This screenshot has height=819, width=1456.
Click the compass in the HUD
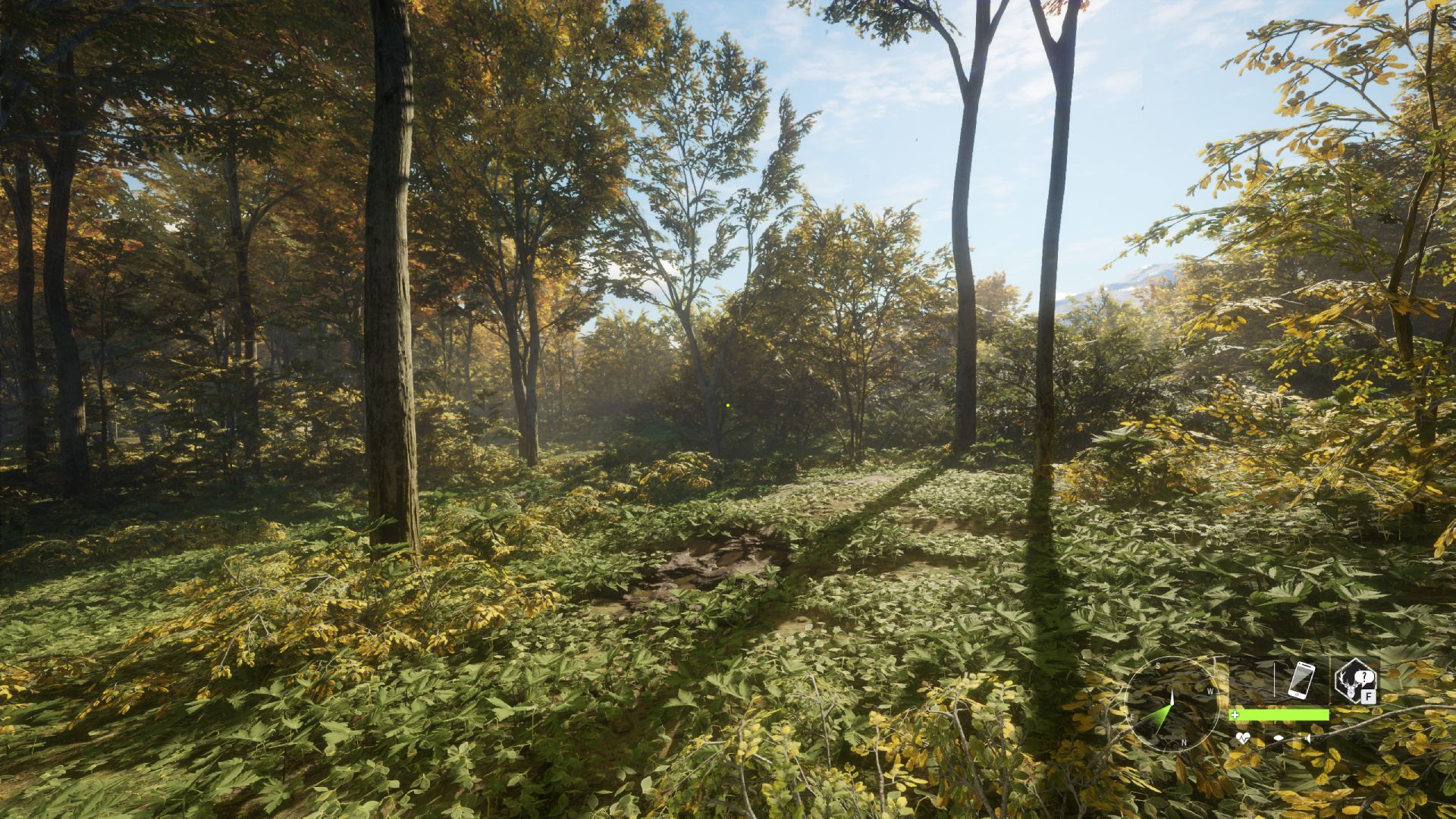[x=1170, y=704]
